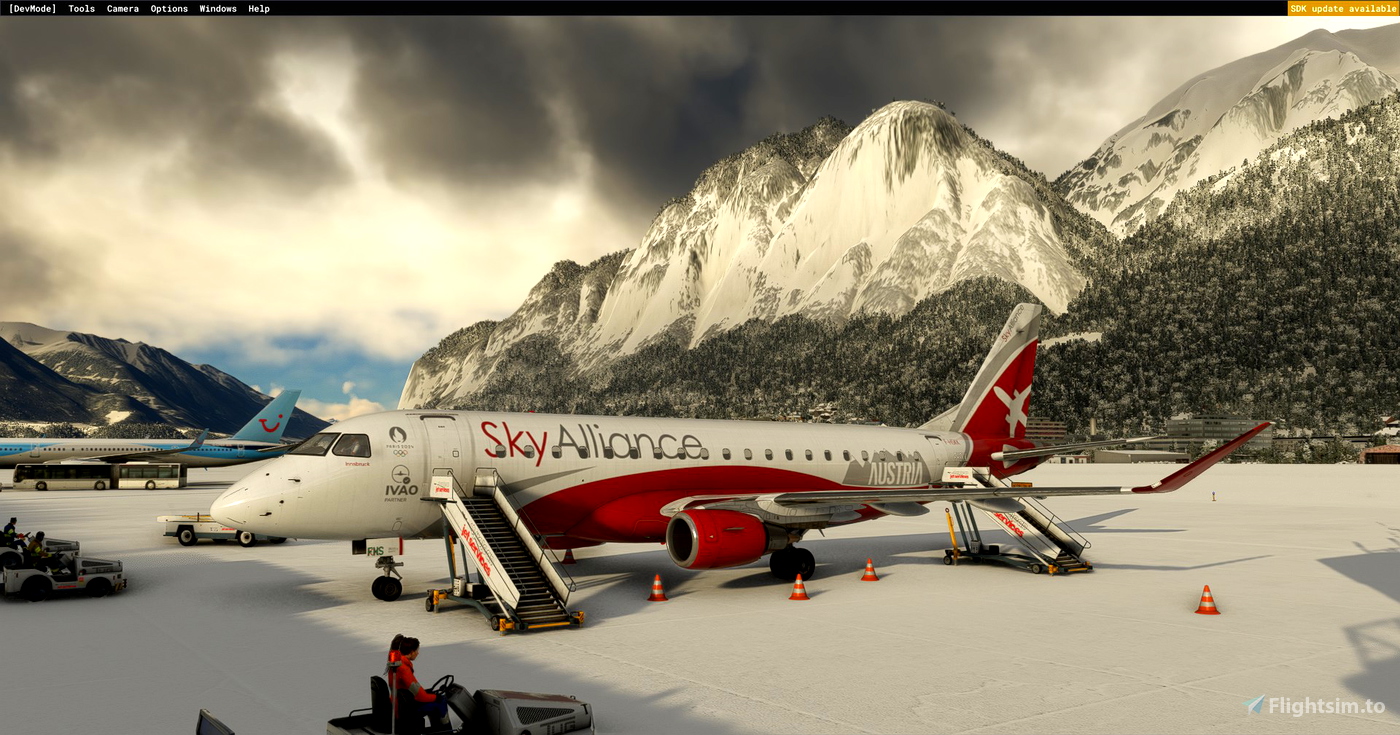Open the Windows menu
1400x735 pixels.
pos(217,8)
